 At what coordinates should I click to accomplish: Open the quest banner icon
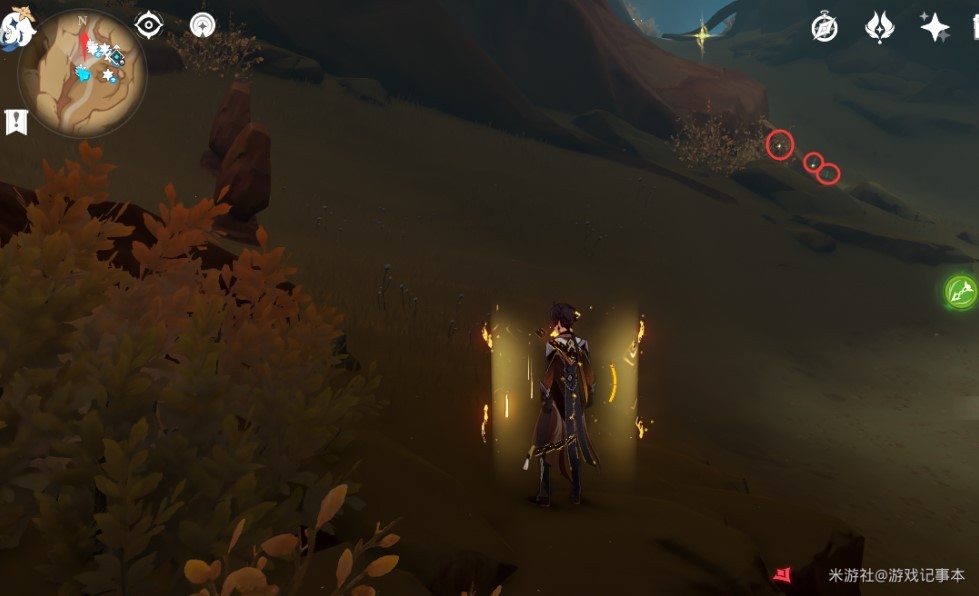pyautogui.click(x=16, y=122)
